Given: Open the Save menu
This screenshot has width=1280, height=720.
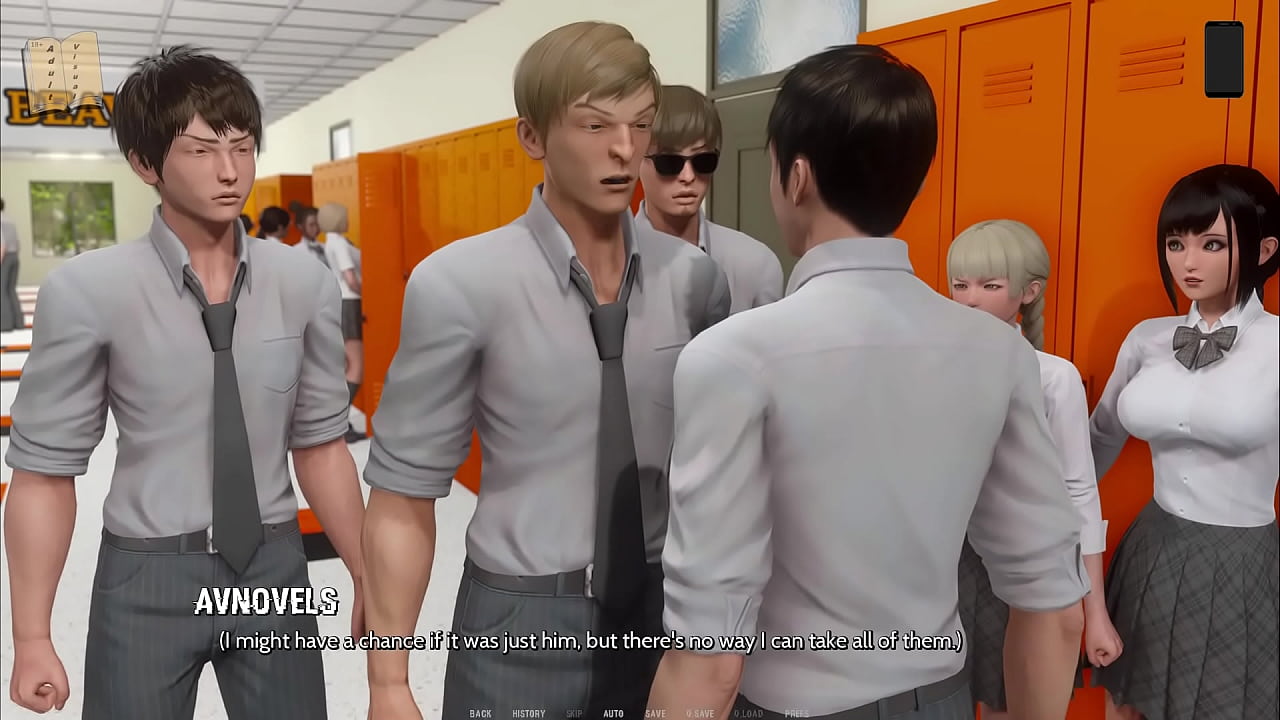Looking at the screenshot, I should click(655, 714).
